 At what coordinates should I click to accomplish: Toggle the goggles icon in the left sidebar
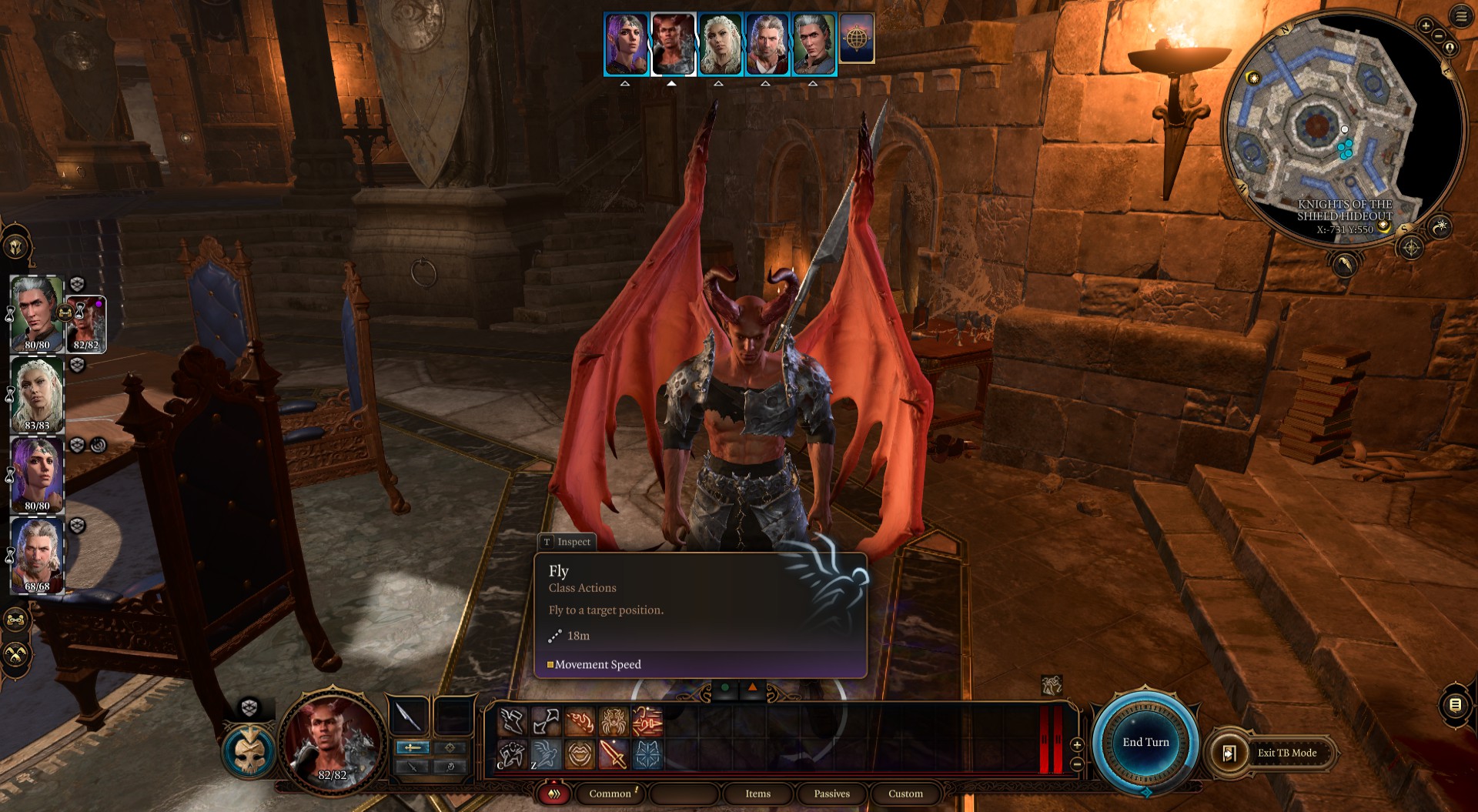point(15,618)
